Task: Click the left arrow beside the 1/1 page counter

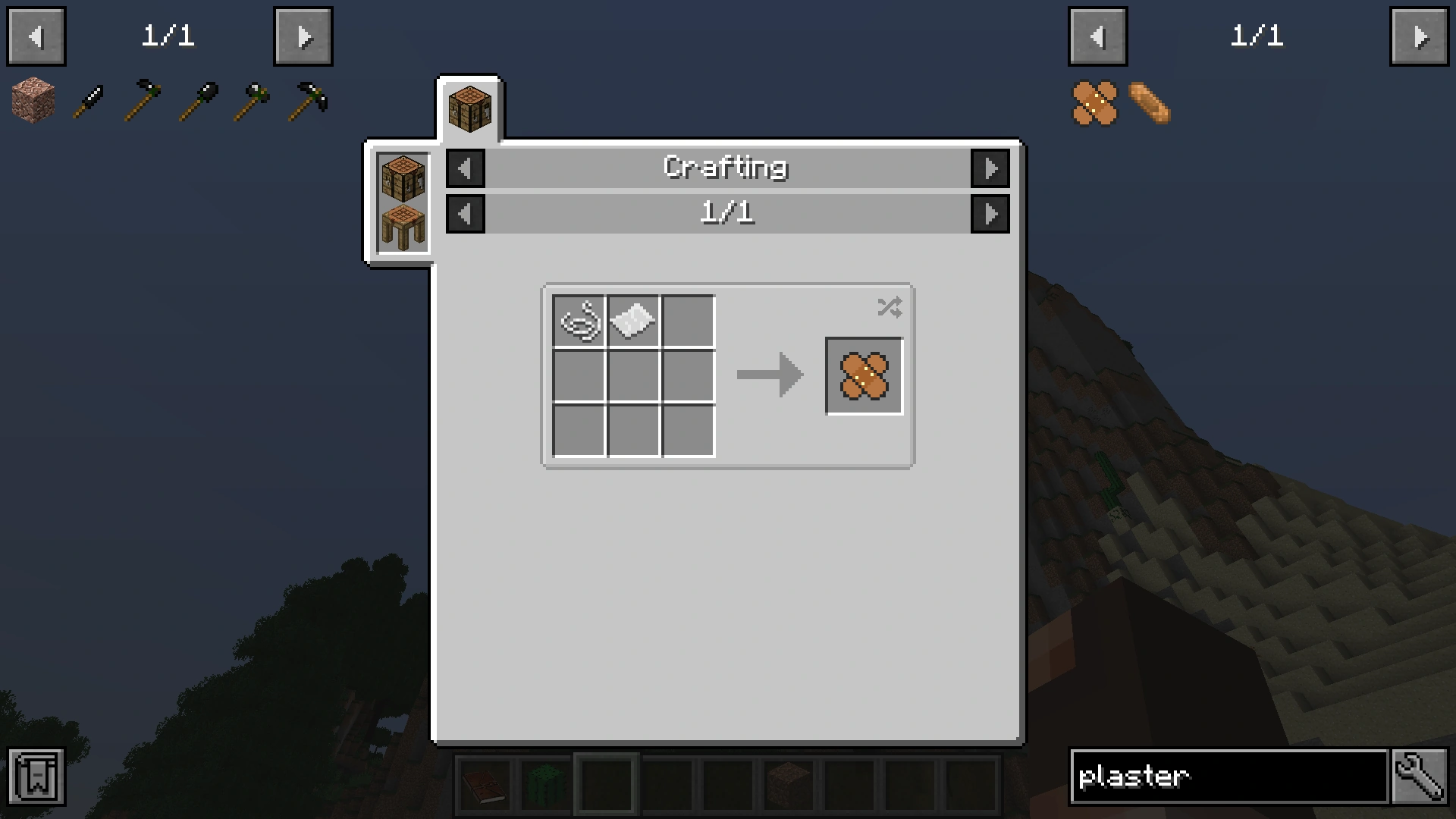Action: click(x=466, y=213)
